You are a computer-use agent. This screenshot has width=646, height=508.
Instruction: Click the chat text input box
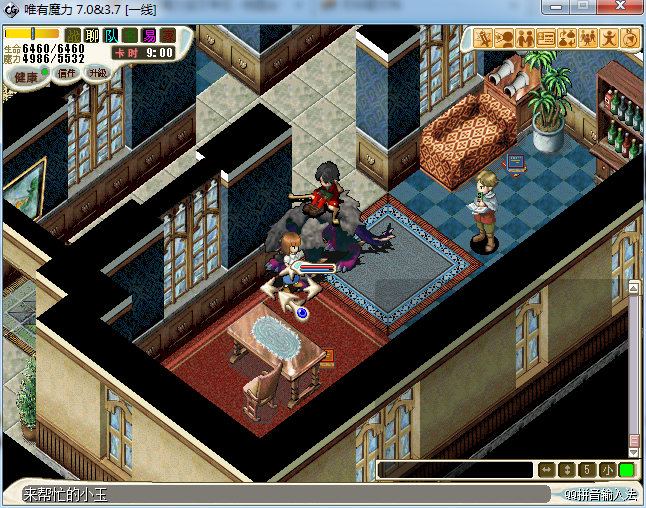pyautogui.click(x=455, y=469)
